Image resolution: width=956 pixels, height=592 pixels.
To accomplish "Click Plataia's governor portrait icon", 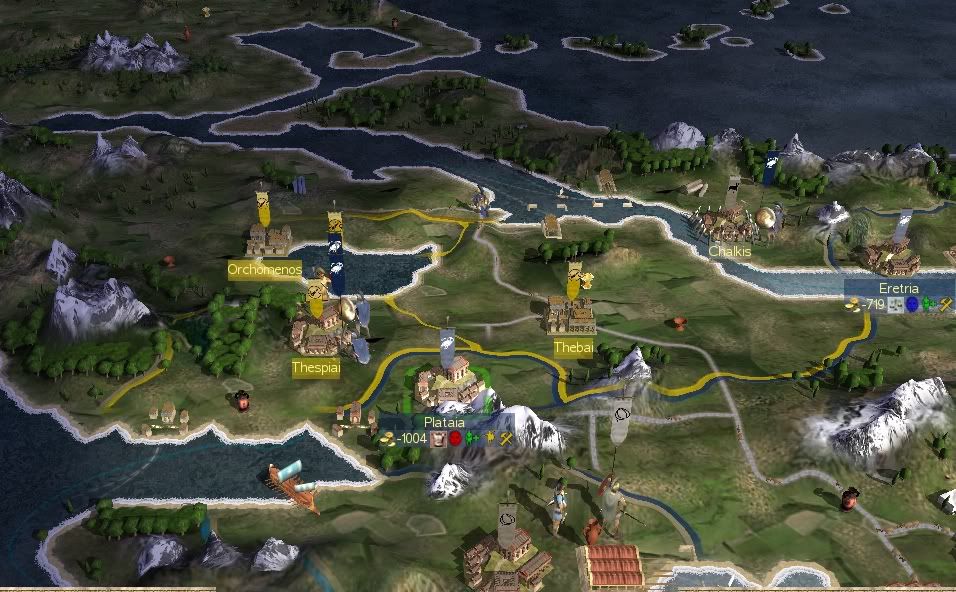I will point(438,439).
